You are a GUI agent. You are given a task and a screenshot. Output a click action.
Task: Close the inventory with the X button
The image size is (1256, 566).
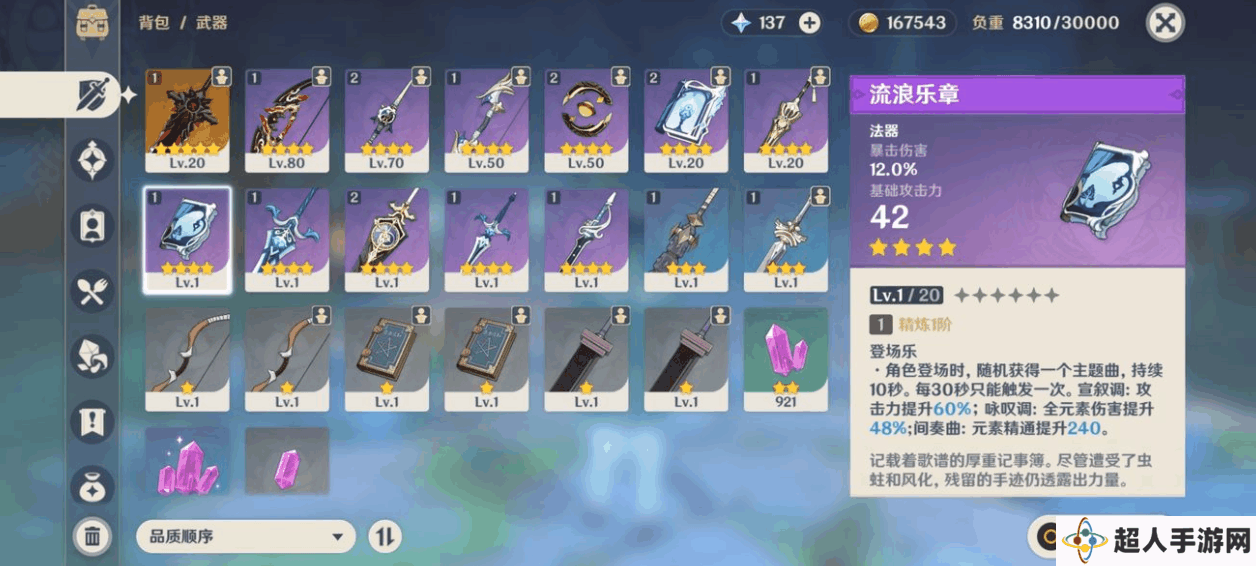(1165, 23)
